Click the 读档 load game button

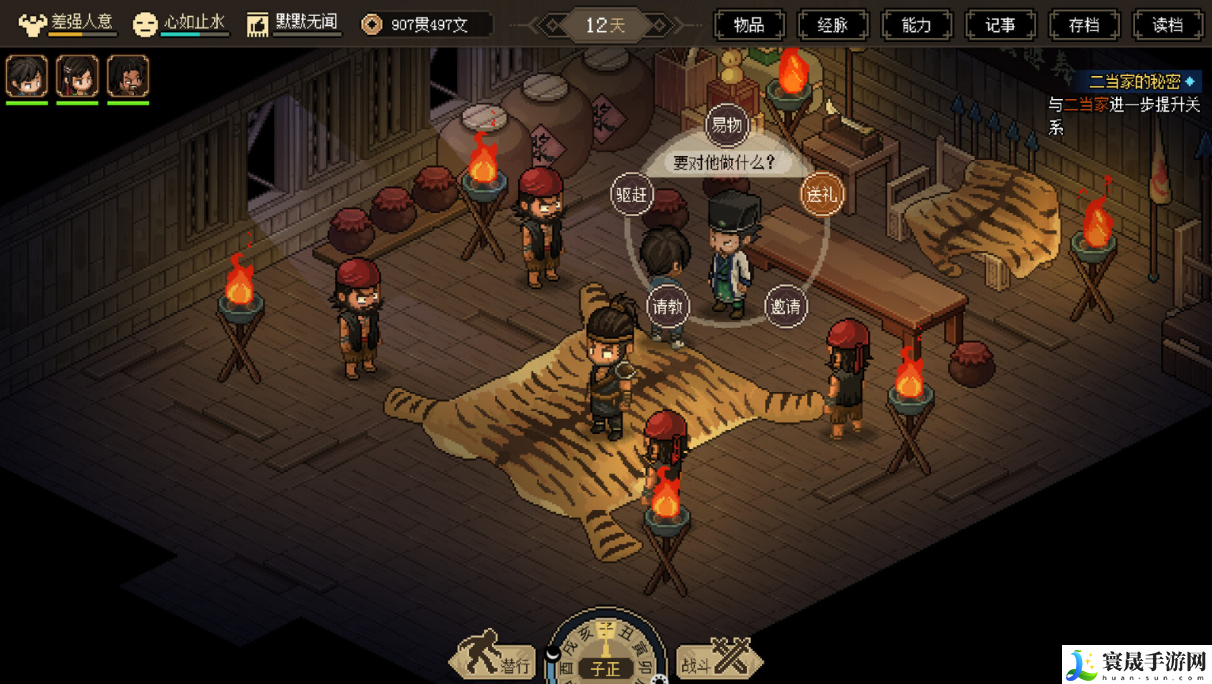click(x=1167, y=25)
